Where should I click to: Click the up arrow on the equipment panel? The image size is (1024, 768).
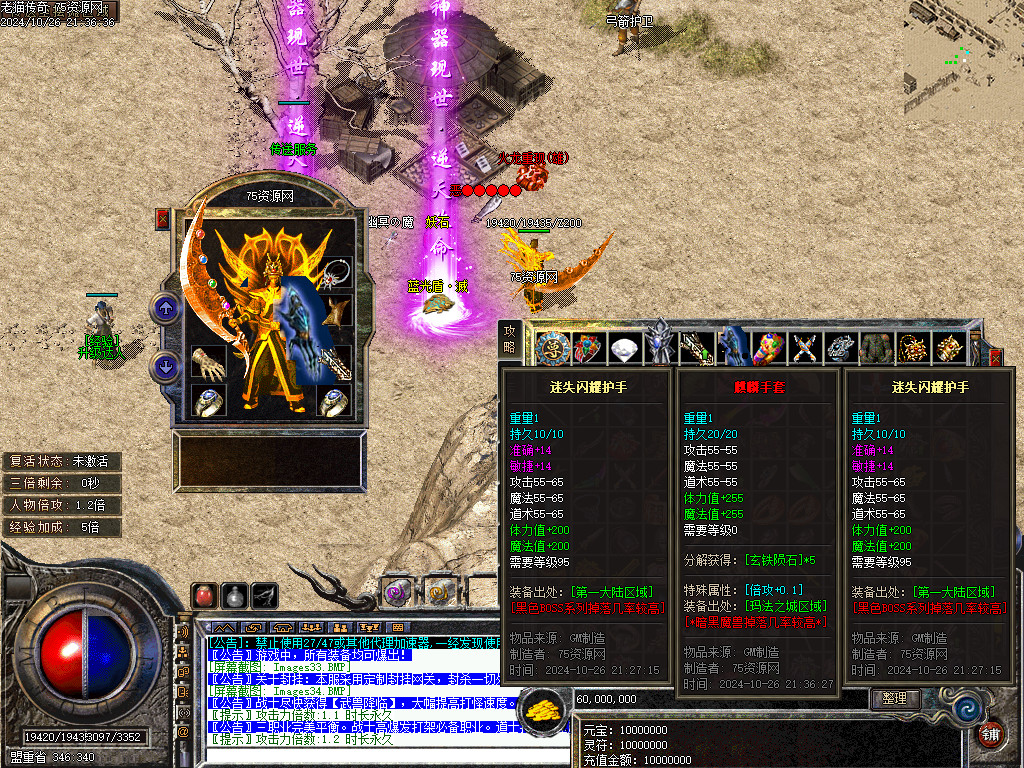[165, 309]
